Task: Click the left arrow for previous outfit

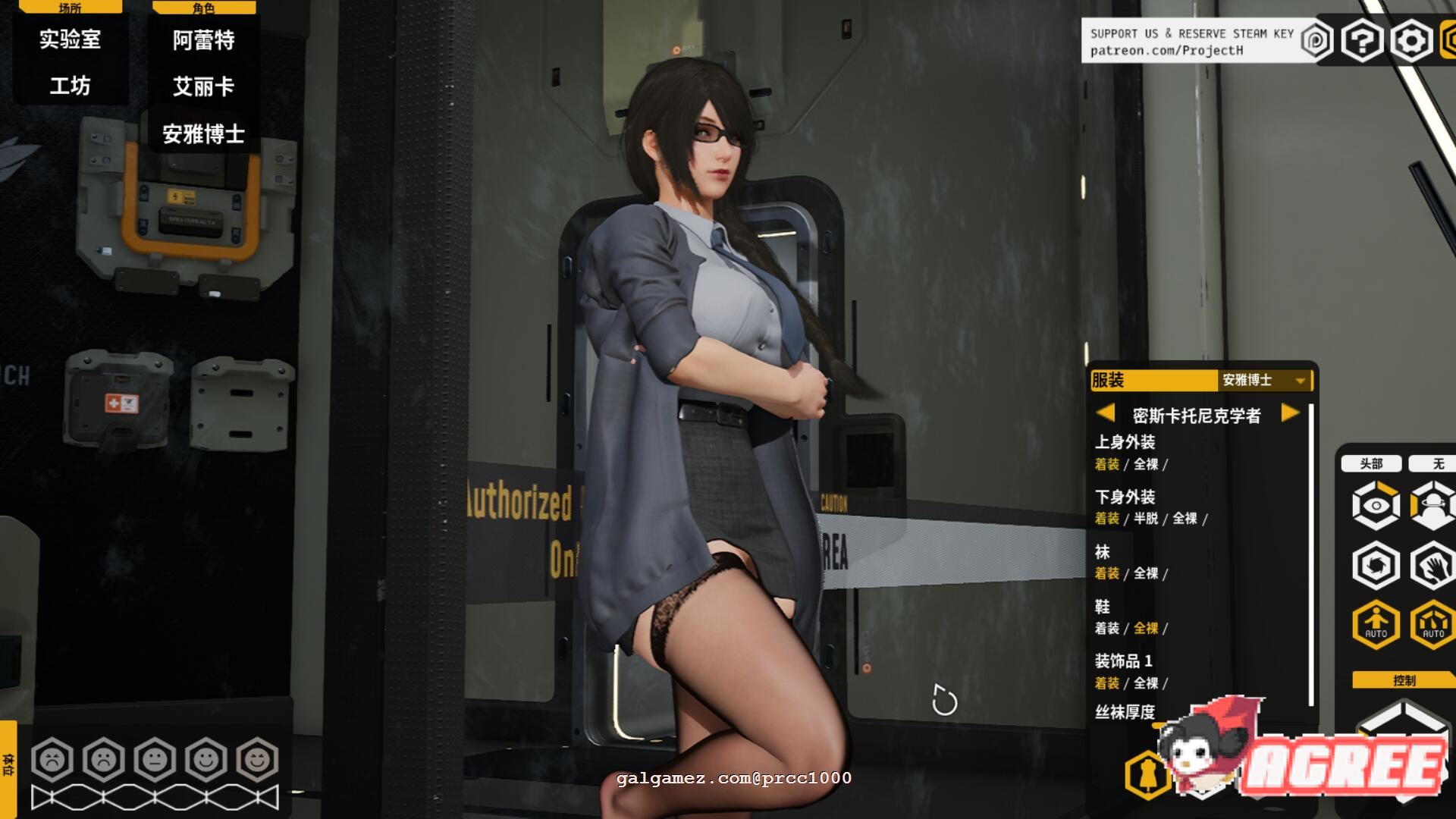Action: [1106, 413]
